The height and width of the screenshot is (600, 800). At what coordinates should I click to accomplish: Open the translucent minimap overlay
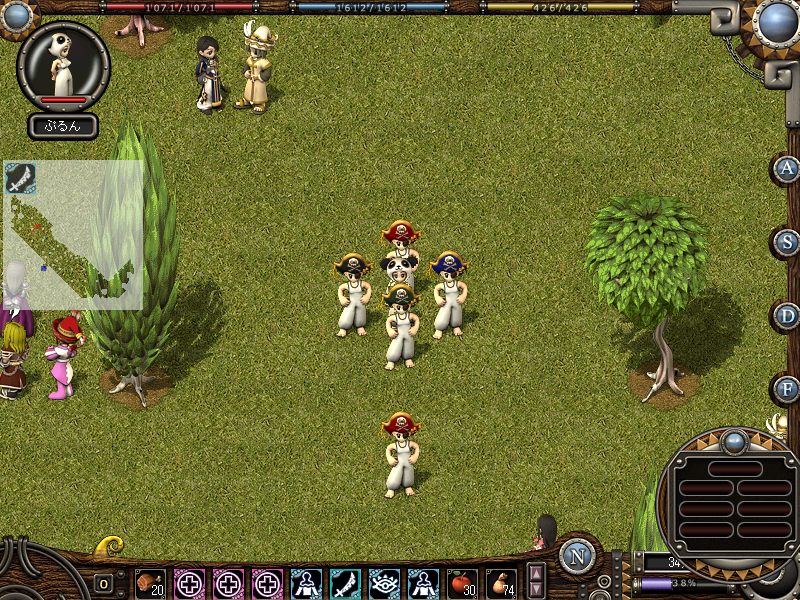(75, 240)
